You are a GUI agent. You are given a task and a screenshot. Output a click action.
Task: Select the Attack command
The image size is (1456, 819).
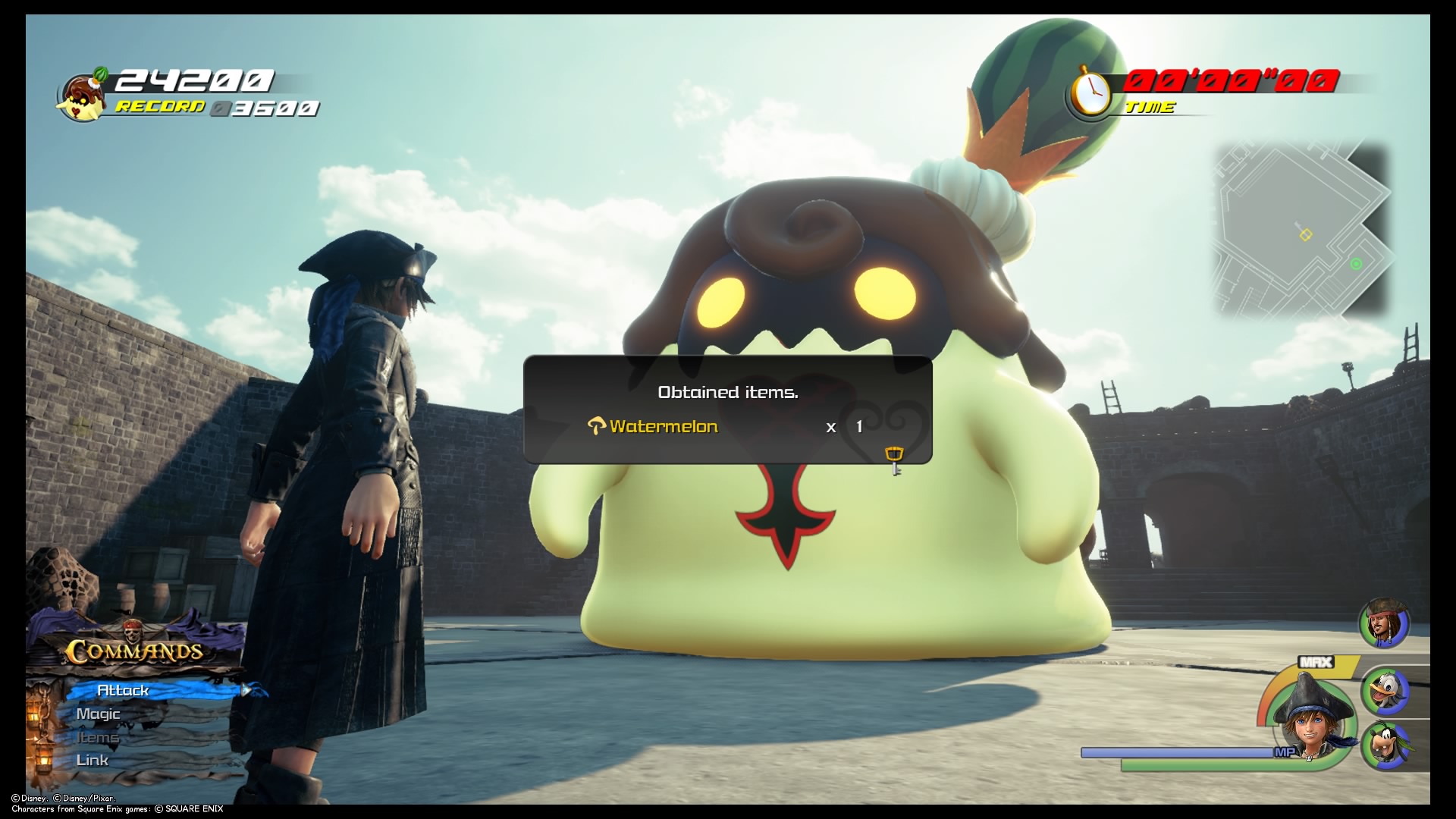click(x=123, y=690)
